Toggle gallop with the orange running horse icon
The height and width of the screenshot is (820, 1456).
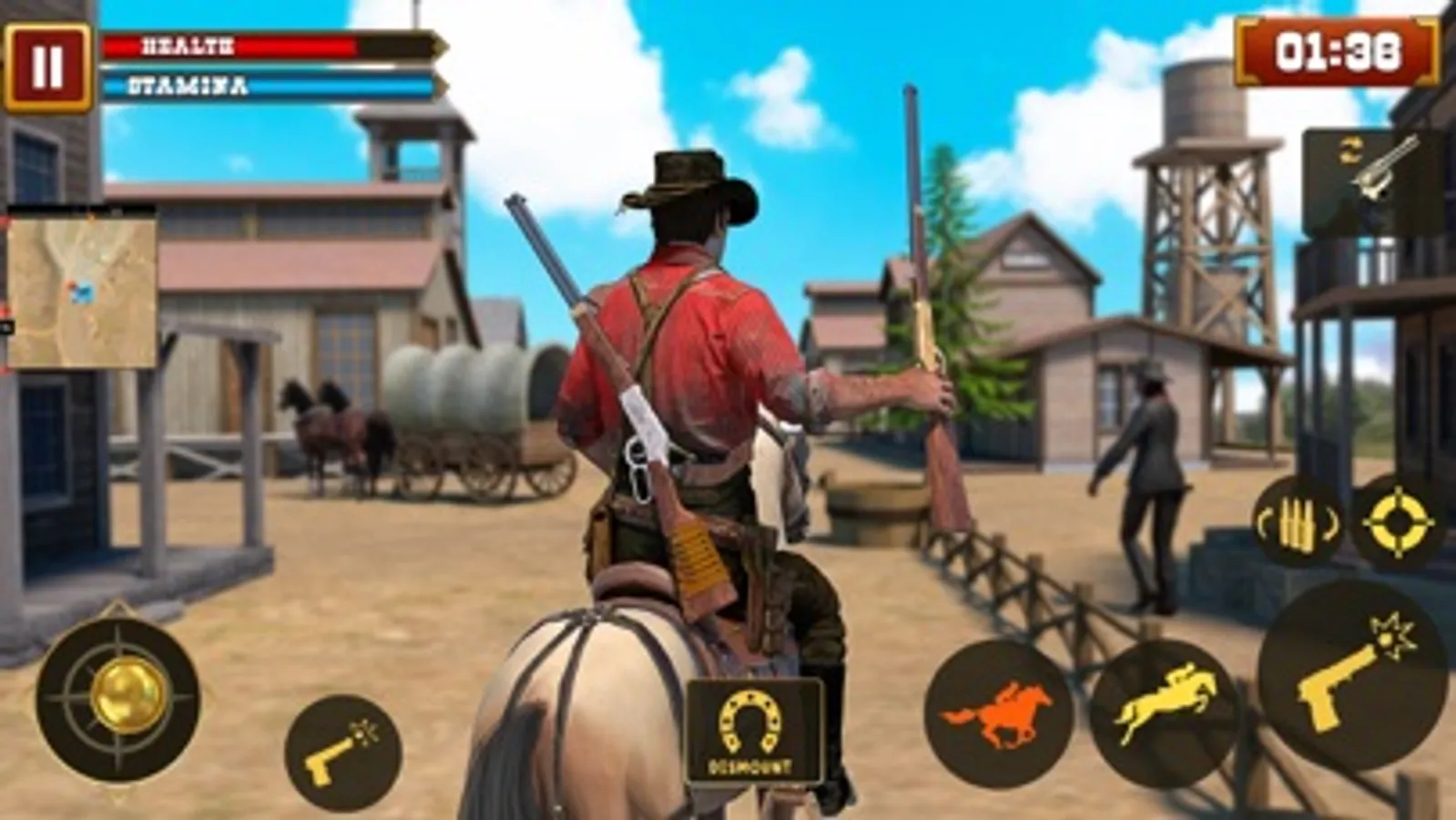click(999, 718)
